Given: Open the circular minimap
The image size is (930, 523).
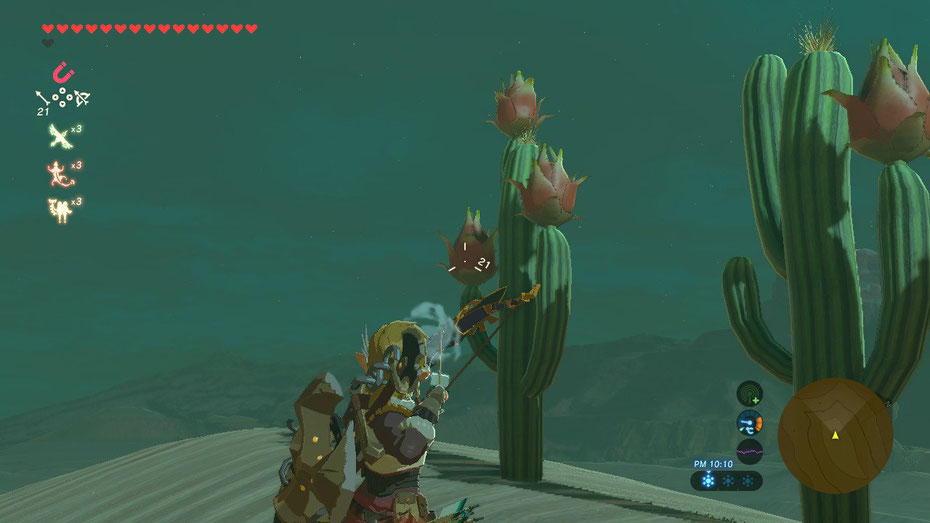Looking at the screenshot, I should tap(835, 435).
